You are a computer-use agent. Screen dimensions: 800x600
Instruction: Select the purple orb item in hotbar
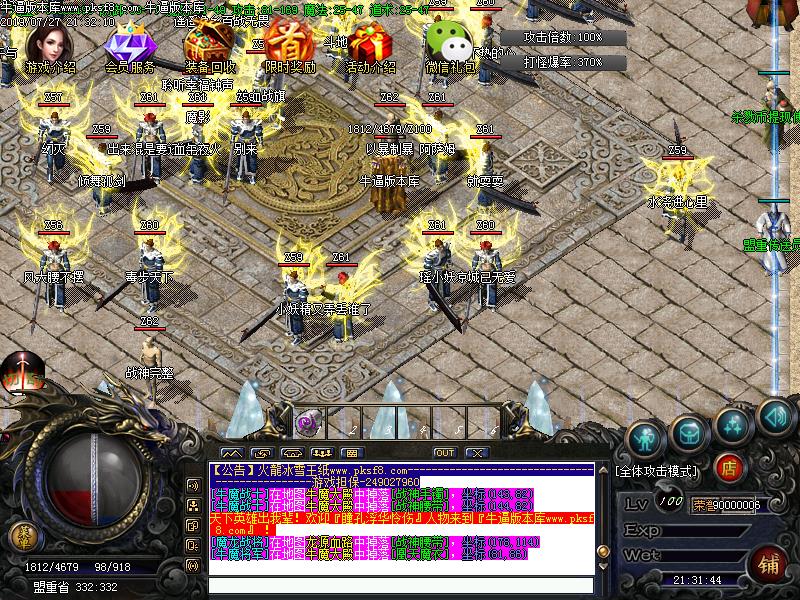coord(308,421)
